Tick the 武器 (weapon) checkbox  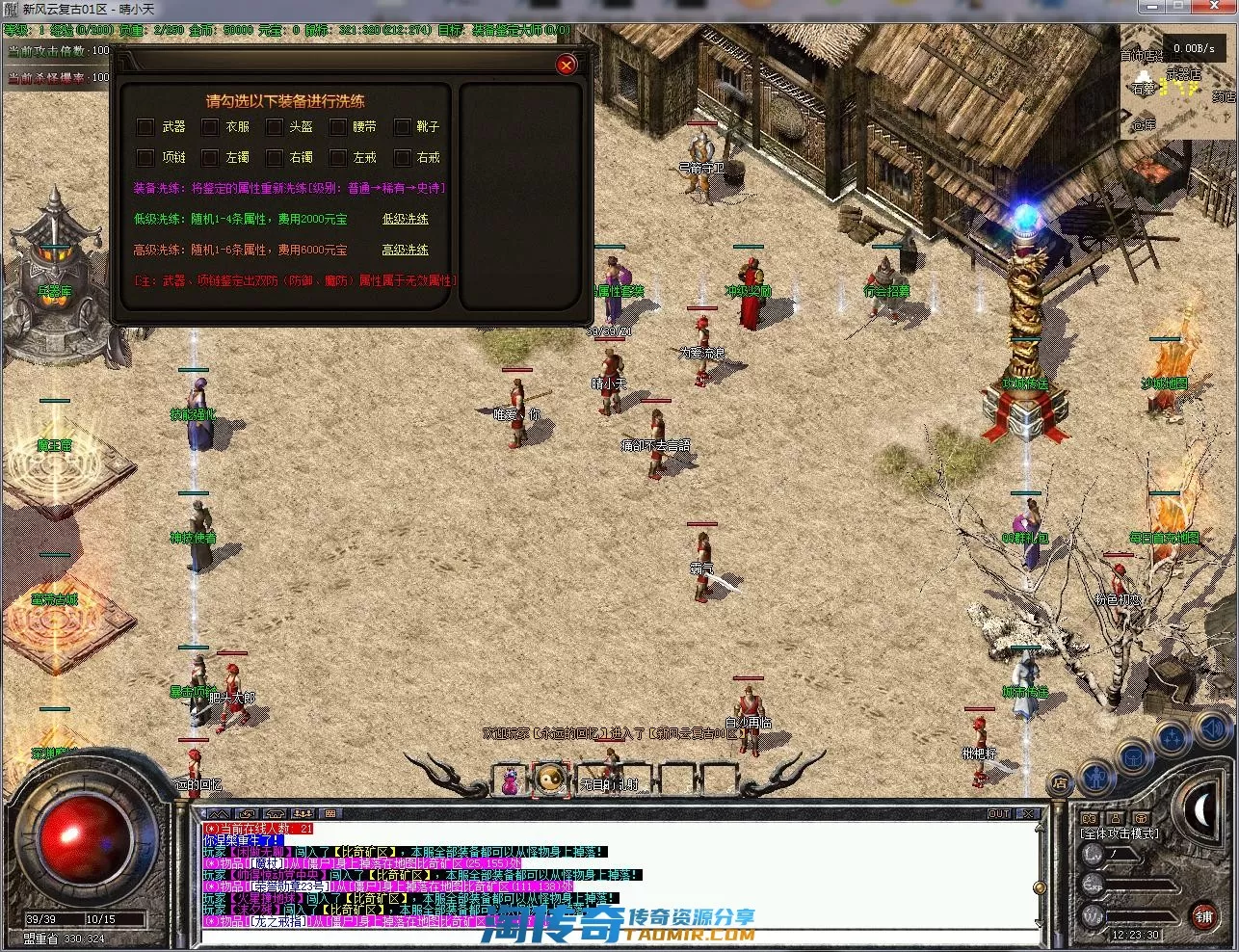coord(145,126)
